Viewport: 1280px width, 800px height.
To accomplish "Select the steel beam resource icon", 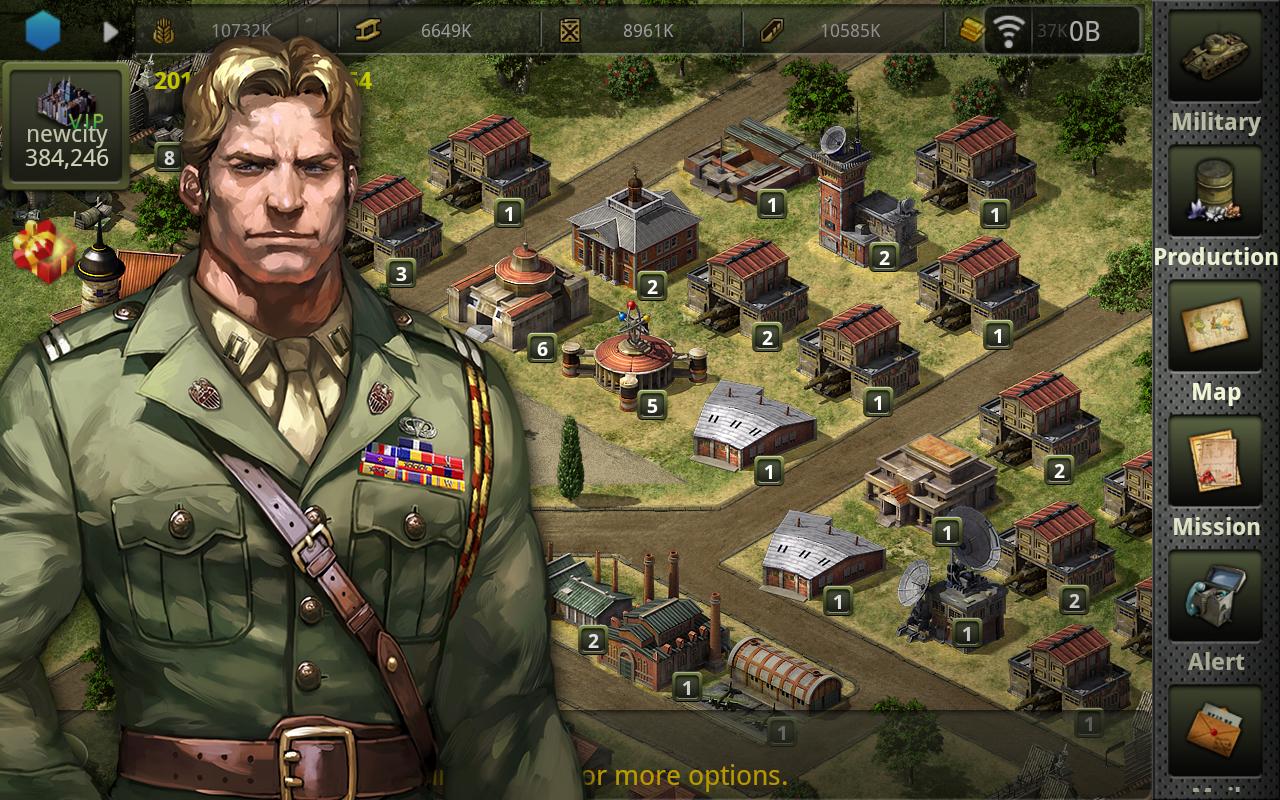I will (x=367, y=31).
